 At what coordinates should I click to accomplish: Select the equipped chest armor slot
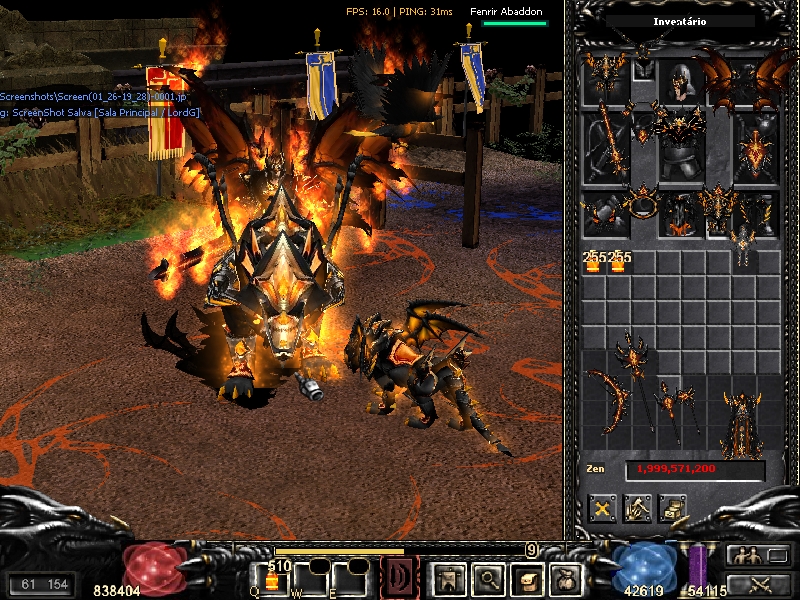coord(682,150)
